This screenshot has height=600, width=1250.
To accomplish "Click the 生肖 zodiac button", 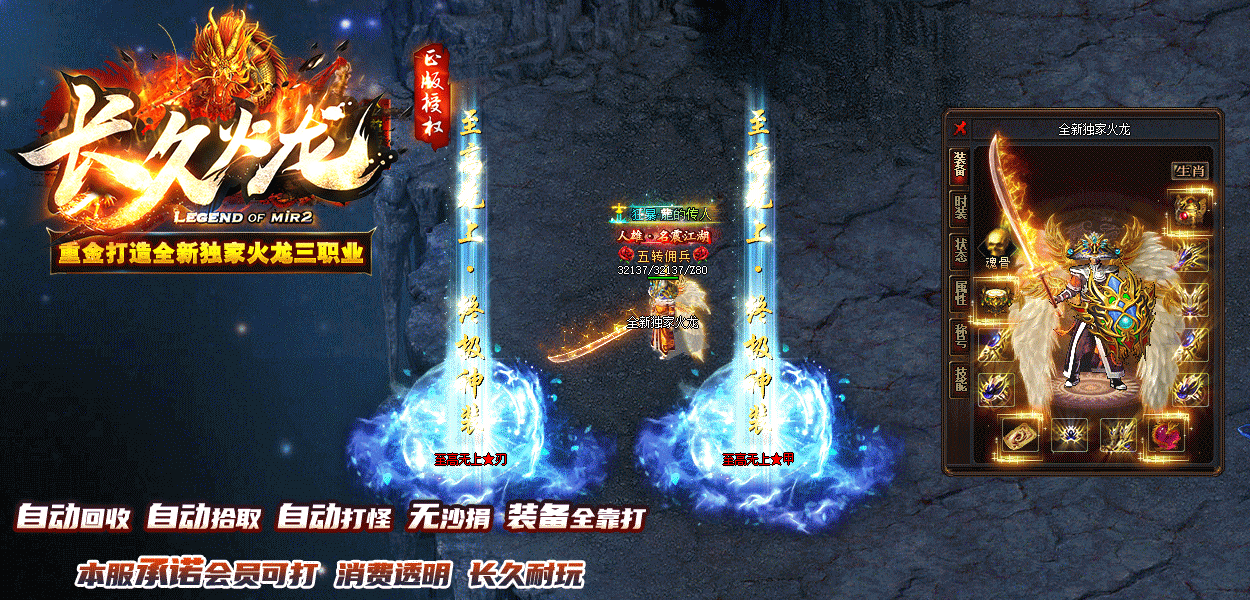I will (1190, 170).
